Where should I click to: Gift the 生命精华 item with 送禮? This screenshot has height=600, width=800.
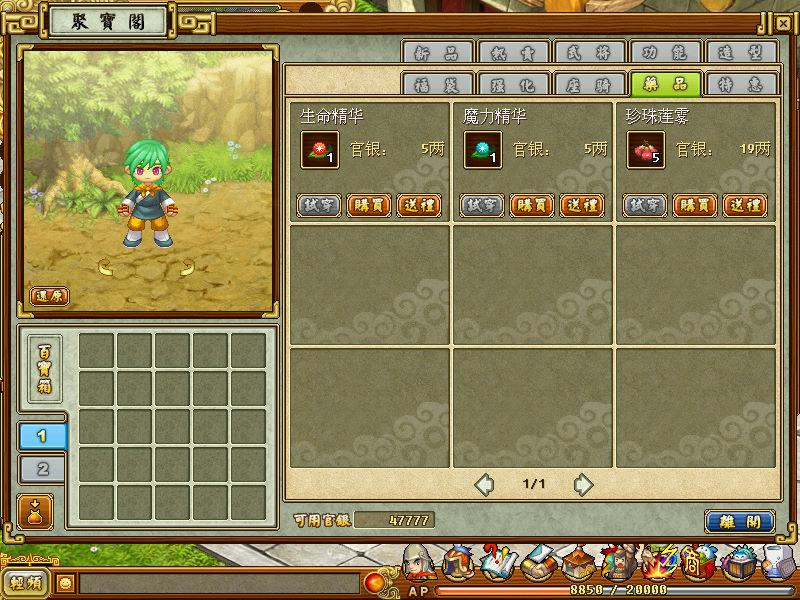(x=419, y=205)
